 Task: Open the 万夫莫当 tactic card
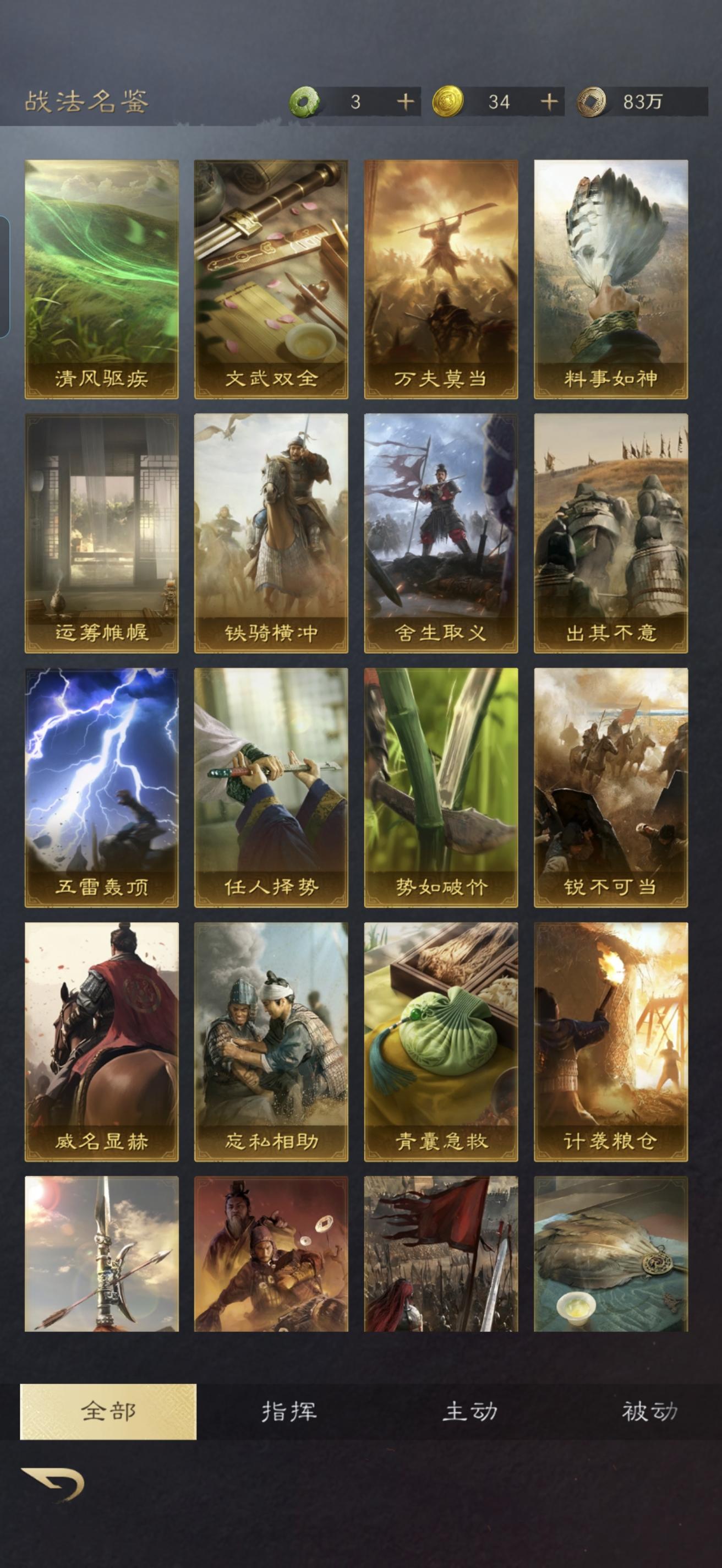(440, 275)
